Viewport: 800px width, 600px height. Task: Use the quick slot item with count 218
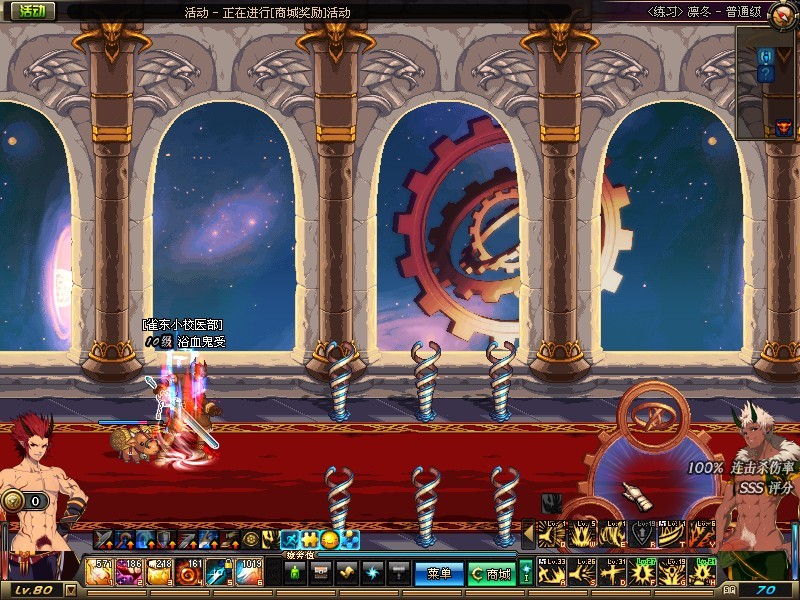[x=160, y=574]
